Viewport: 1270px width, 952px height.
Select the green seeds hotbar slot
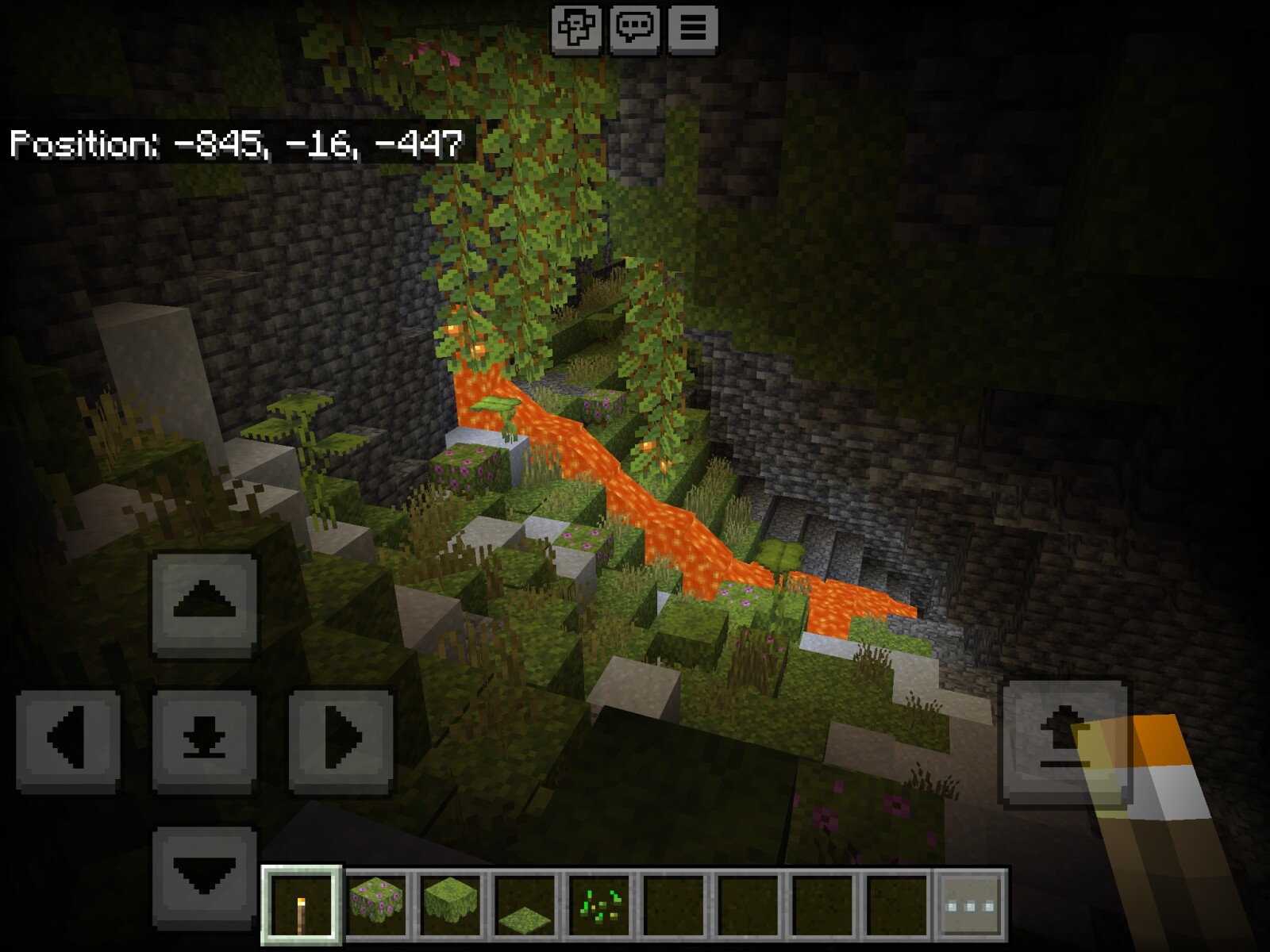(x=599, y=905)
